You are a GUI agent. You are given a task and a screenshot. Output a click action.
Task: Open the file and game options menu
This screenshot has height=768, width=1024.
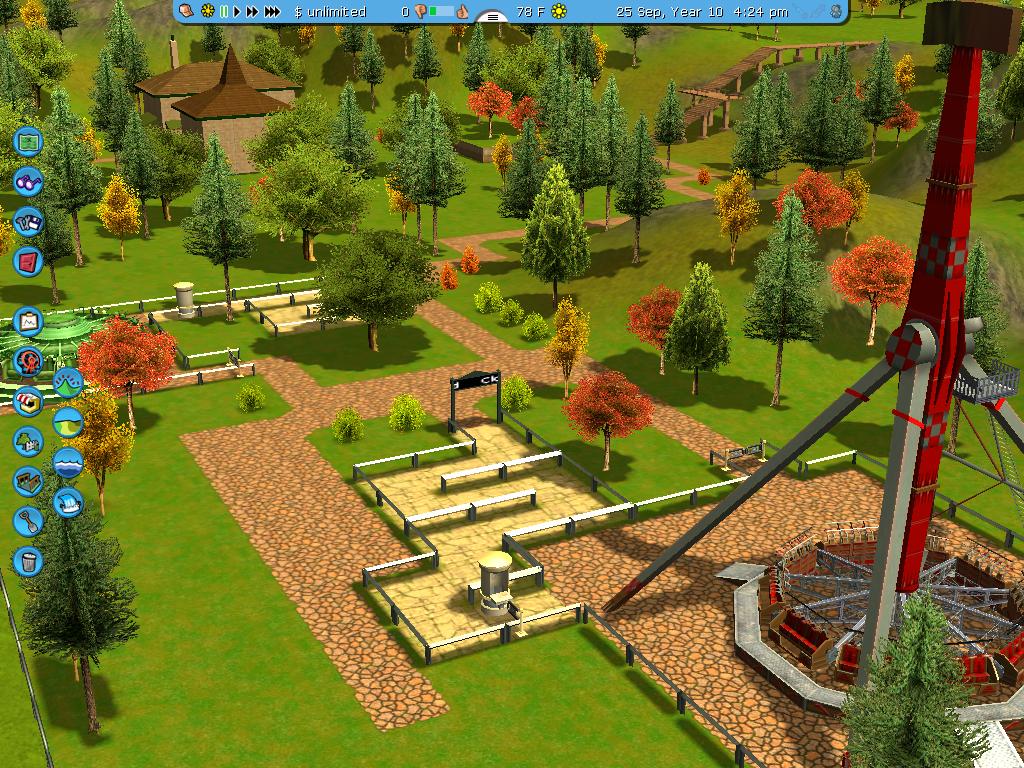coord(28,221)
